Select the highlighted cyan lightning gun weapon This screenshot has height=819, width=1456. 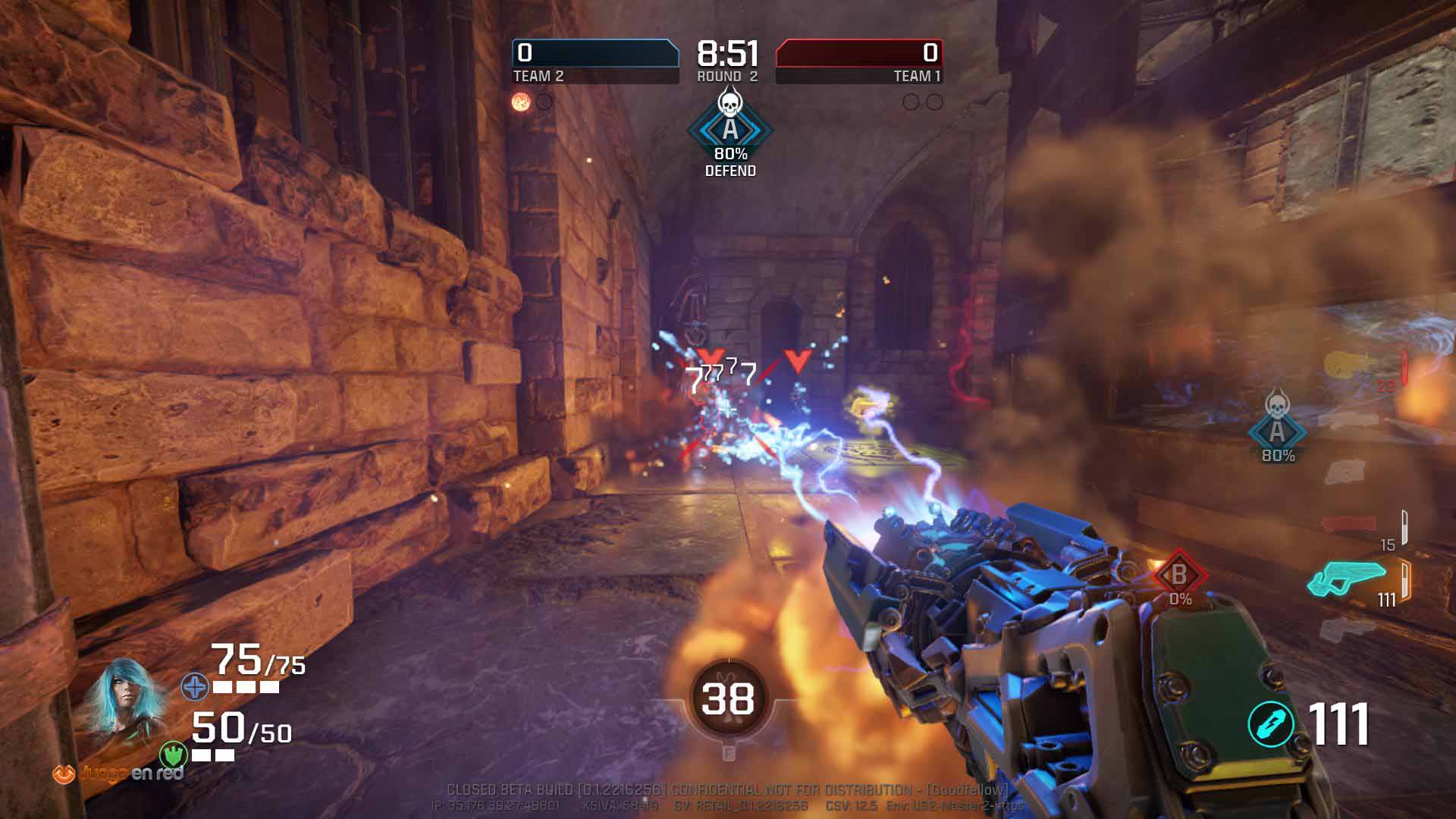click(x=1347, y=580)
